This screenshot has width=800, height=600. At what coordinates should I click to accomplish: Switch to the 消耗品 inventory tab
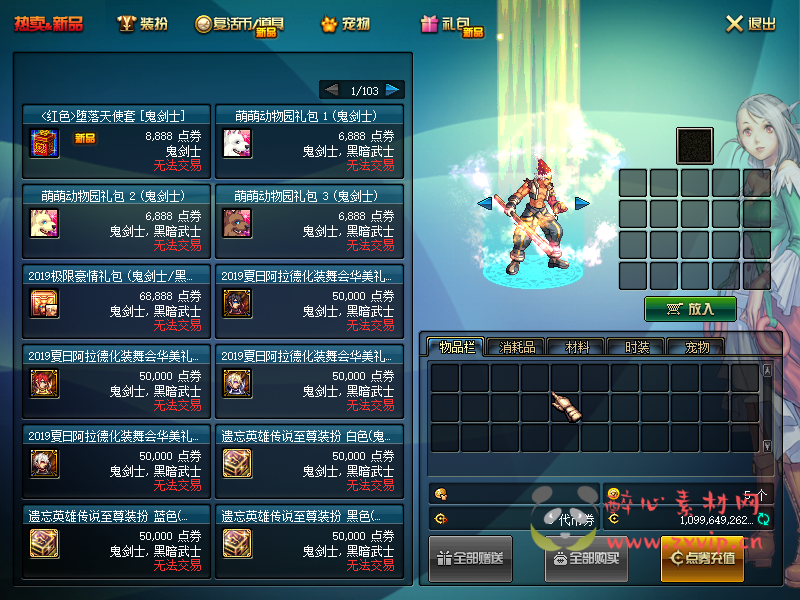click(x=517, y=347)
